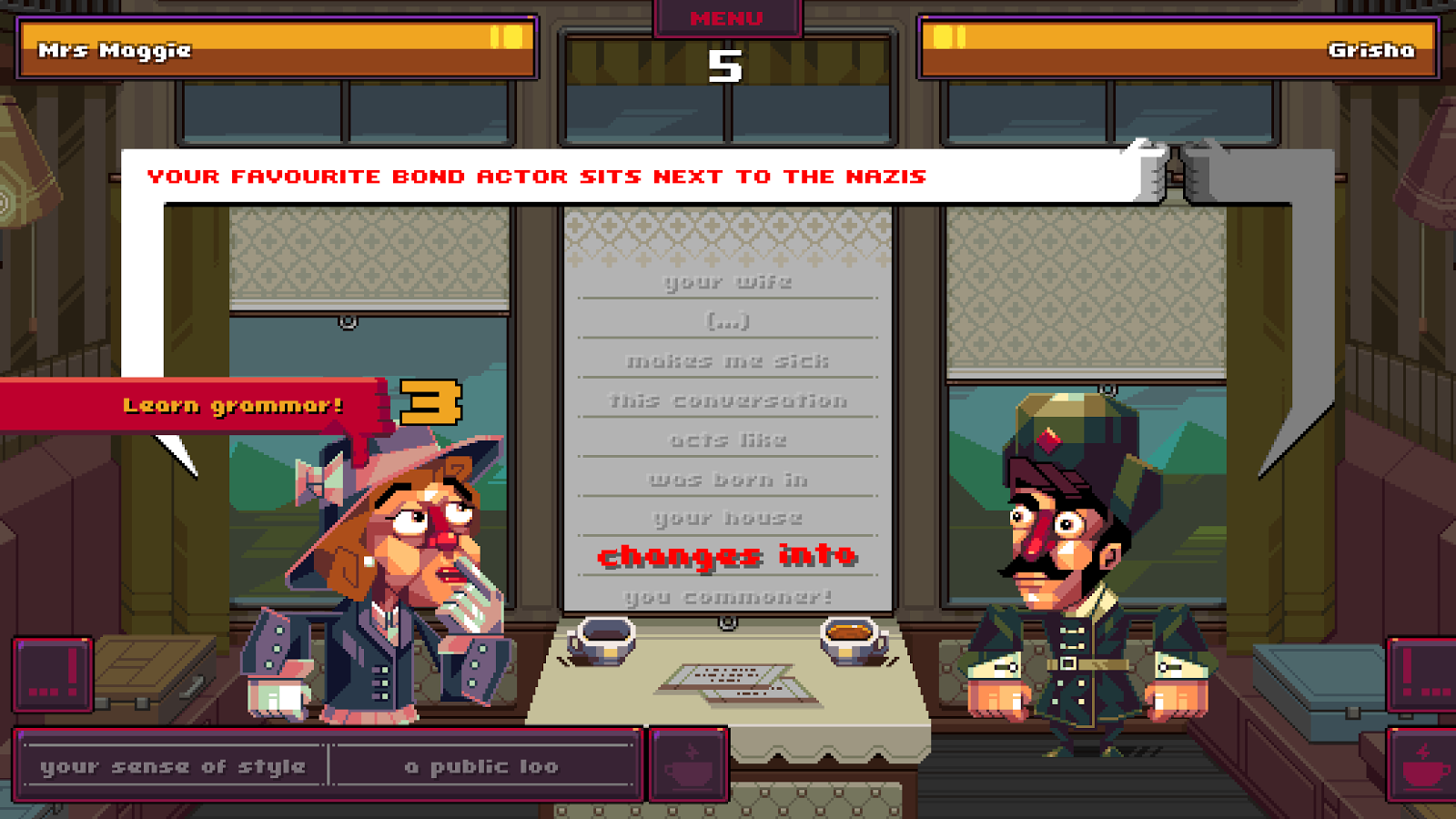Choose the "your house" phrase
Image resolution: width=1456 pixels, height=819 pixels.
726,518
